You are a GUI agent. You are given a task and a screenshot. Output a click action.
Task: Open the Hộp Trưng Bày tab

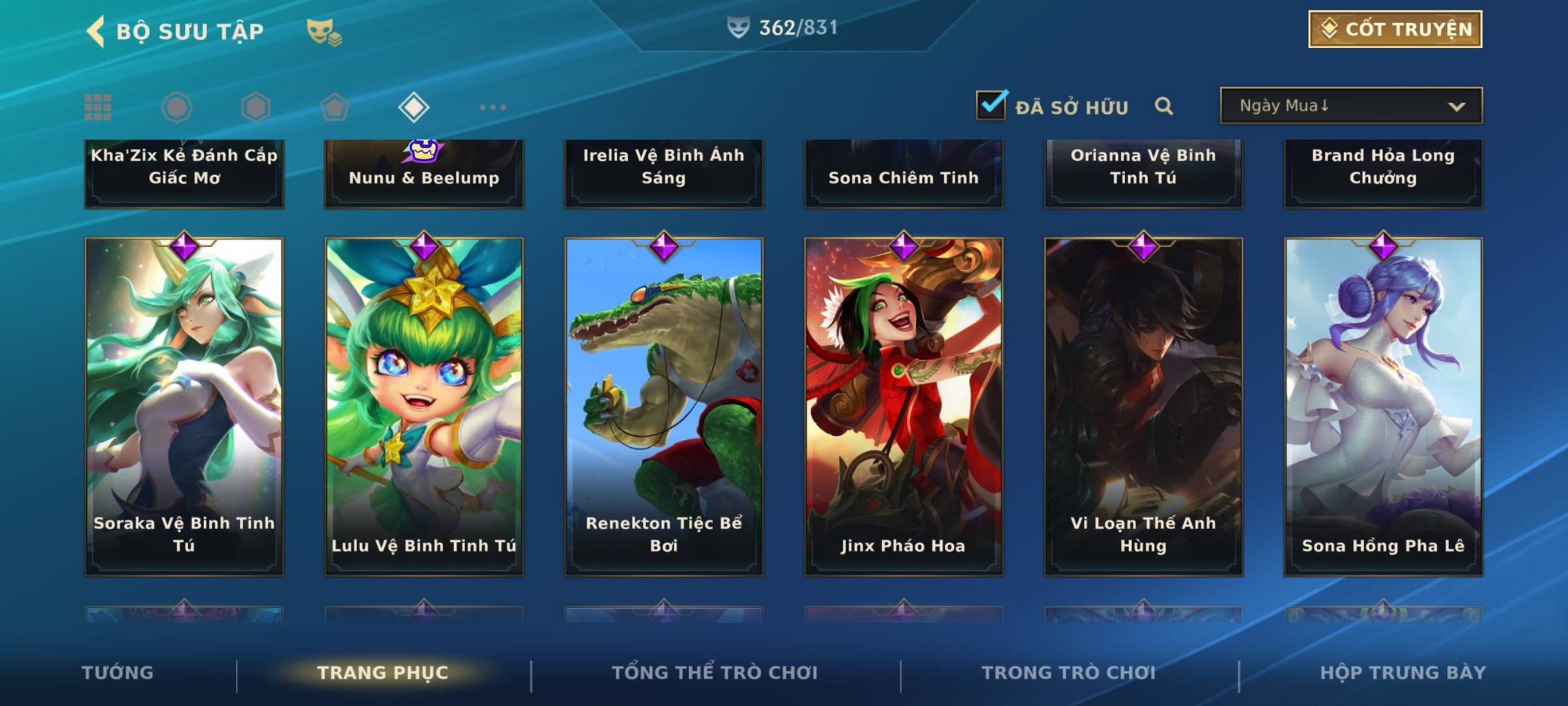pyautogui.click(x=1403, y=673)
